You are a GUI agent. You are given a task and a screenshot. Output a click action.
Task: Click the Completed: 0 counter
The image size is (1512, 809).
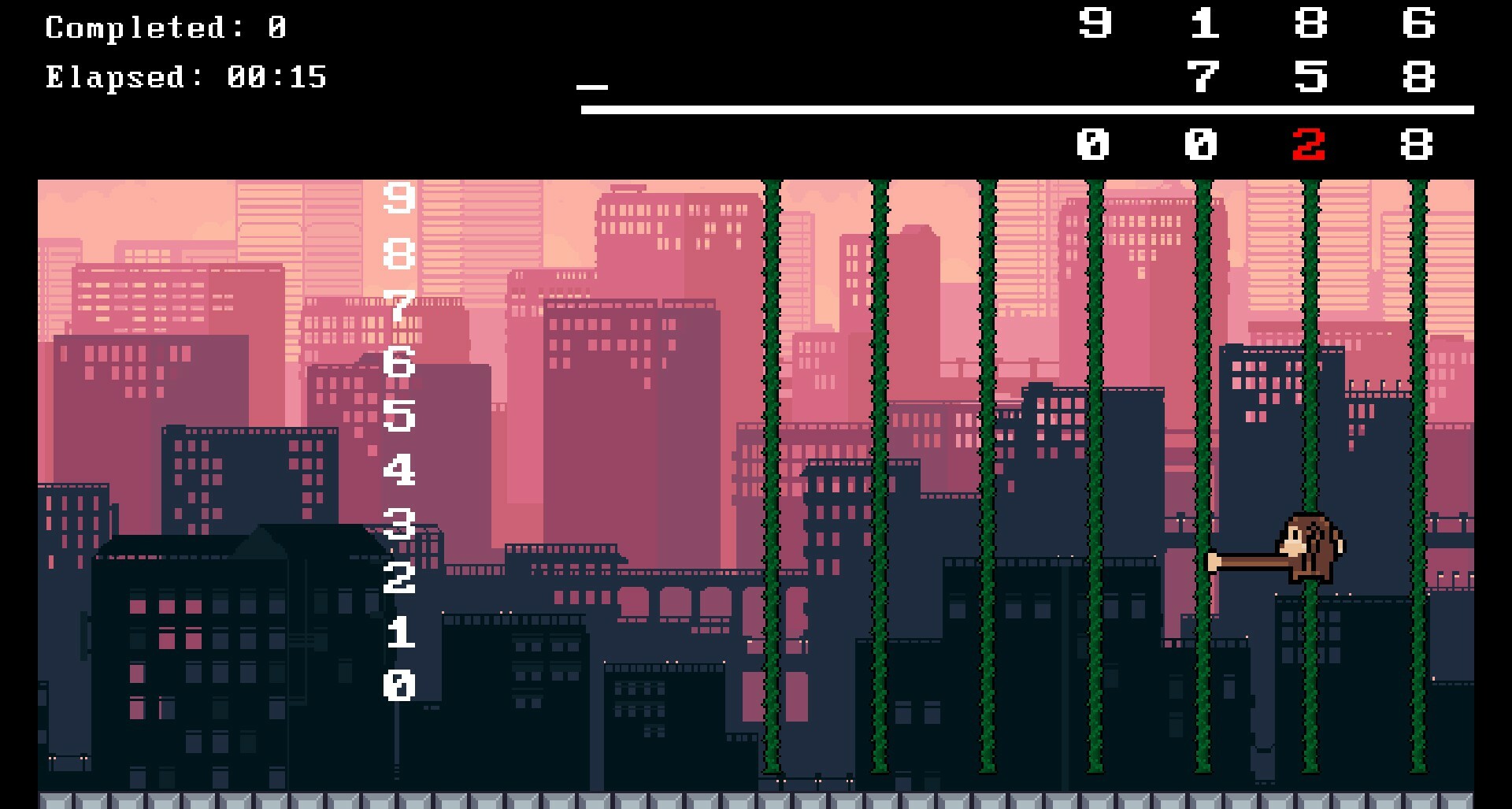165,25
